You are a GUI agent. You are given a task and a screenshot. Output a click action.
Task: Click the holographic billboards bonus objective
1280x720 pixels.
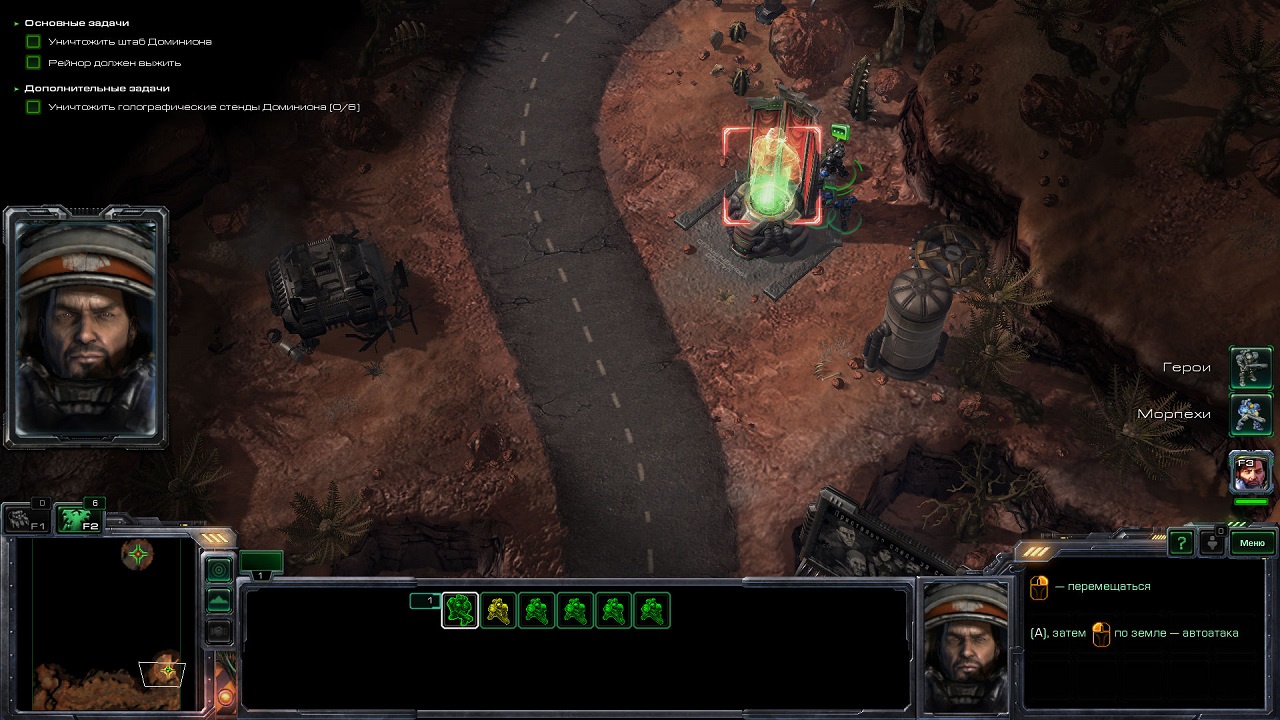click(203, 107)
